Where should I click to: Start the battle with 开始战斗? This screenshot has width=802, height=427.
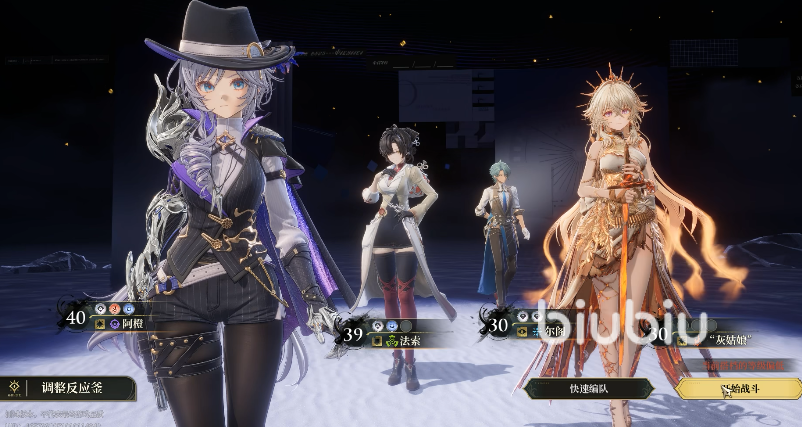[x=740, y=389]
